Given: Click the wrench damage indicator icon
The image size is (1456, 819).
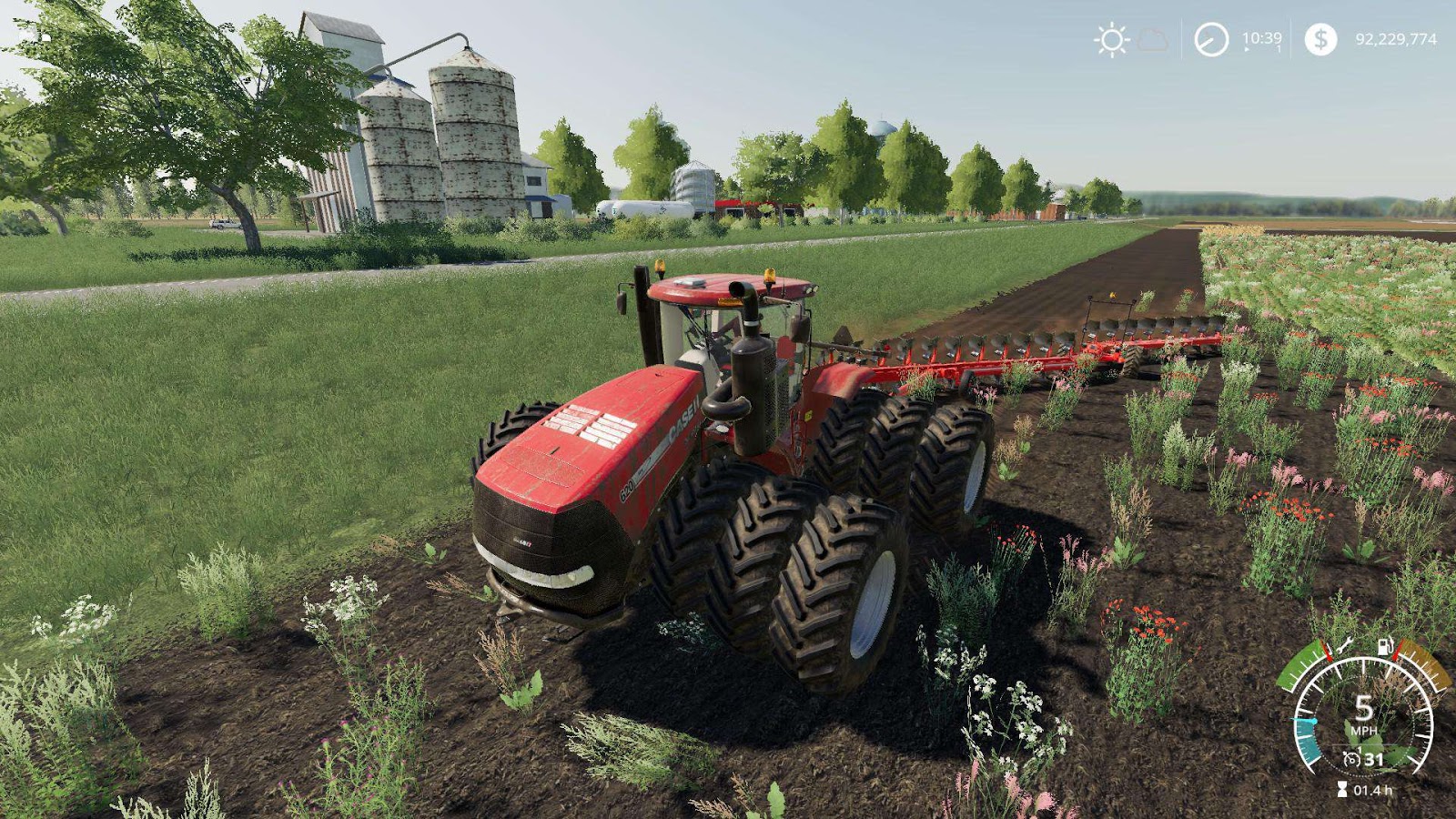Looking at the screenshot, I should pos(1345,646).
